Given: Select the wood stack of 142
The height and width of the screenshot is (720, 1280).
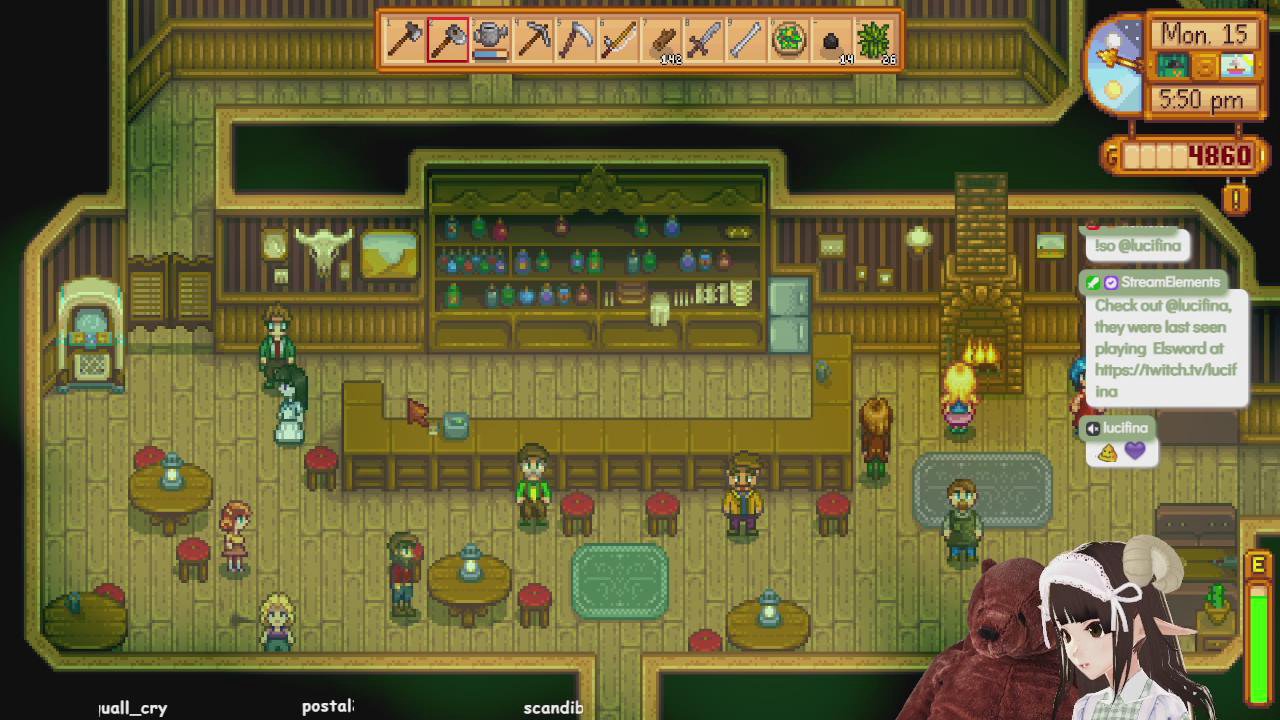Looking at the screenshot, I should click(662, 41).
